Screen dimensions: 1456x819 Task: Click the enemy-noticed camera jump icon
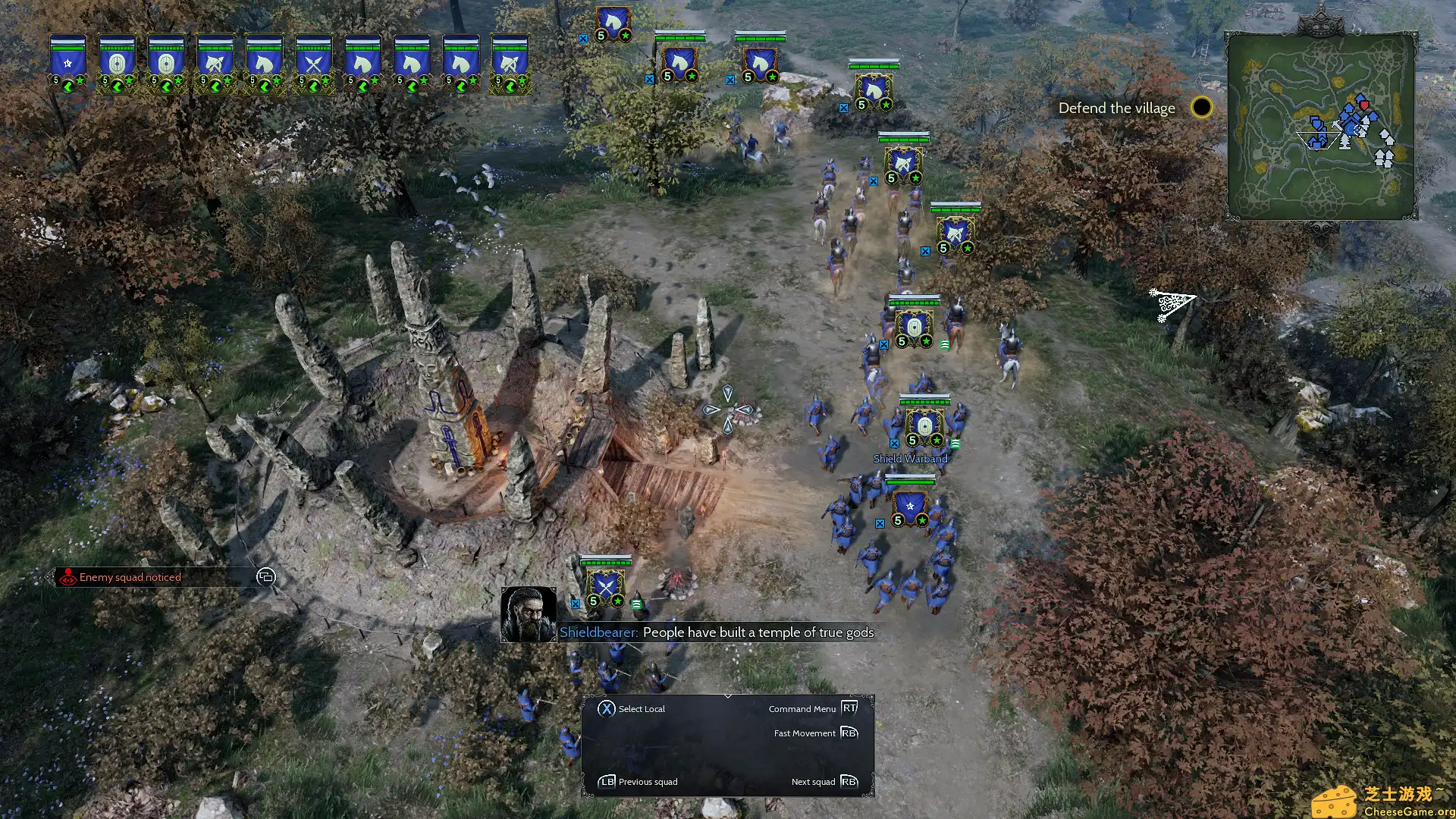(265, 577)
